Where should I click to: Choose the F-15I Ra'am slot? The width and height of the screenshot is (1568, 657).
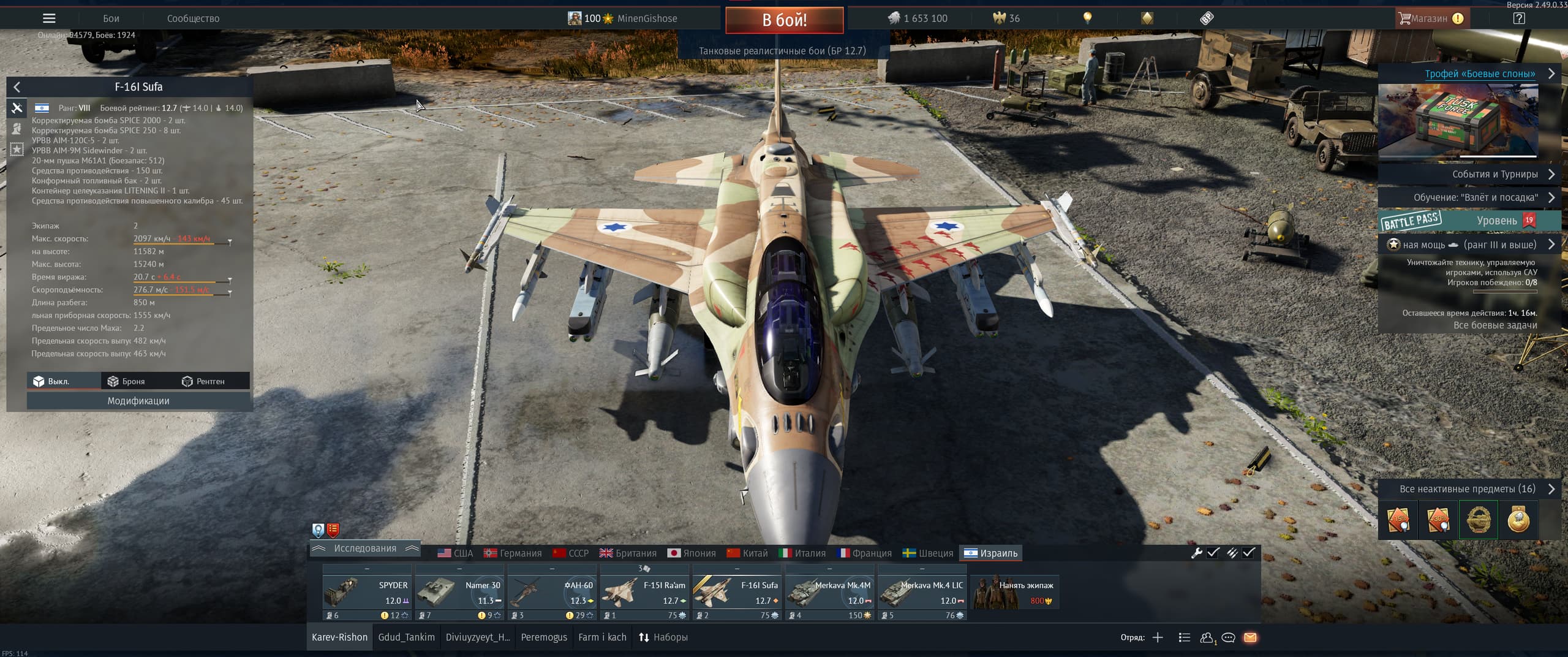tap(644, 592)
